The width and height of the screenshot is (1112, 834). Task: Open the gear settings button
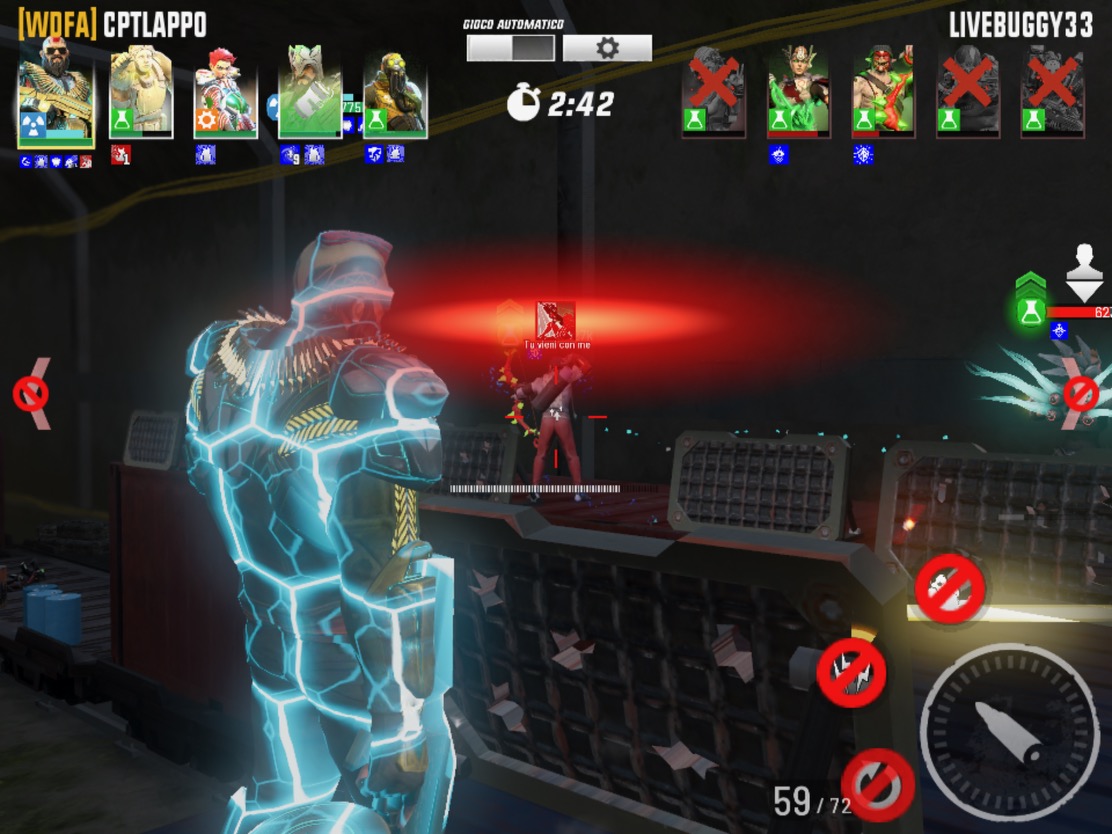[x=607, y=48]
